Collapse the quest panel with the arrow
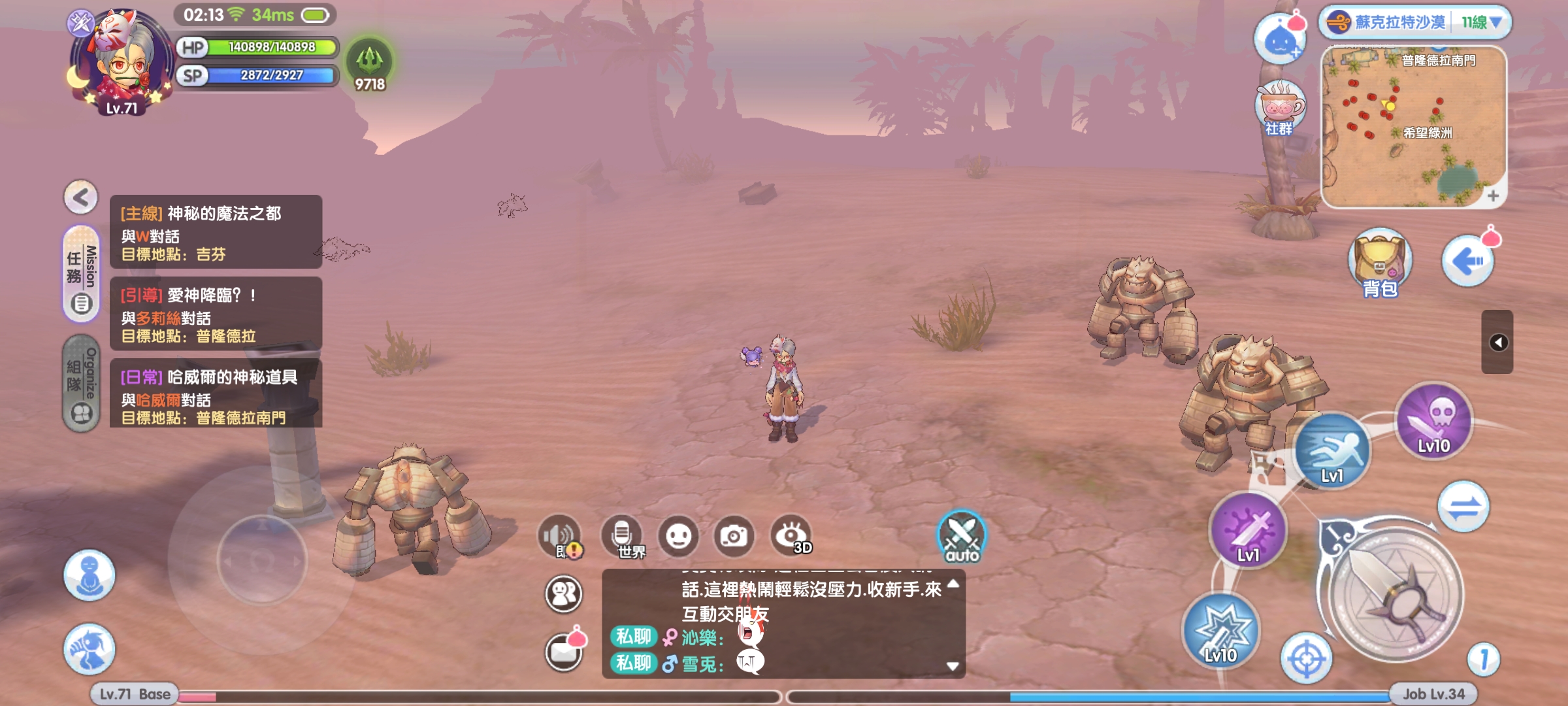 click(x=81, y=197)
